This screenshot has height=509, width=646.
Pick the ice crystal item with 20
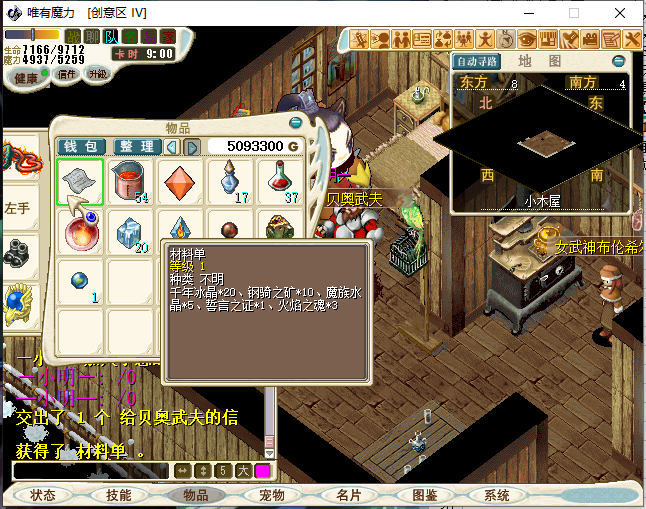point(129,233)
